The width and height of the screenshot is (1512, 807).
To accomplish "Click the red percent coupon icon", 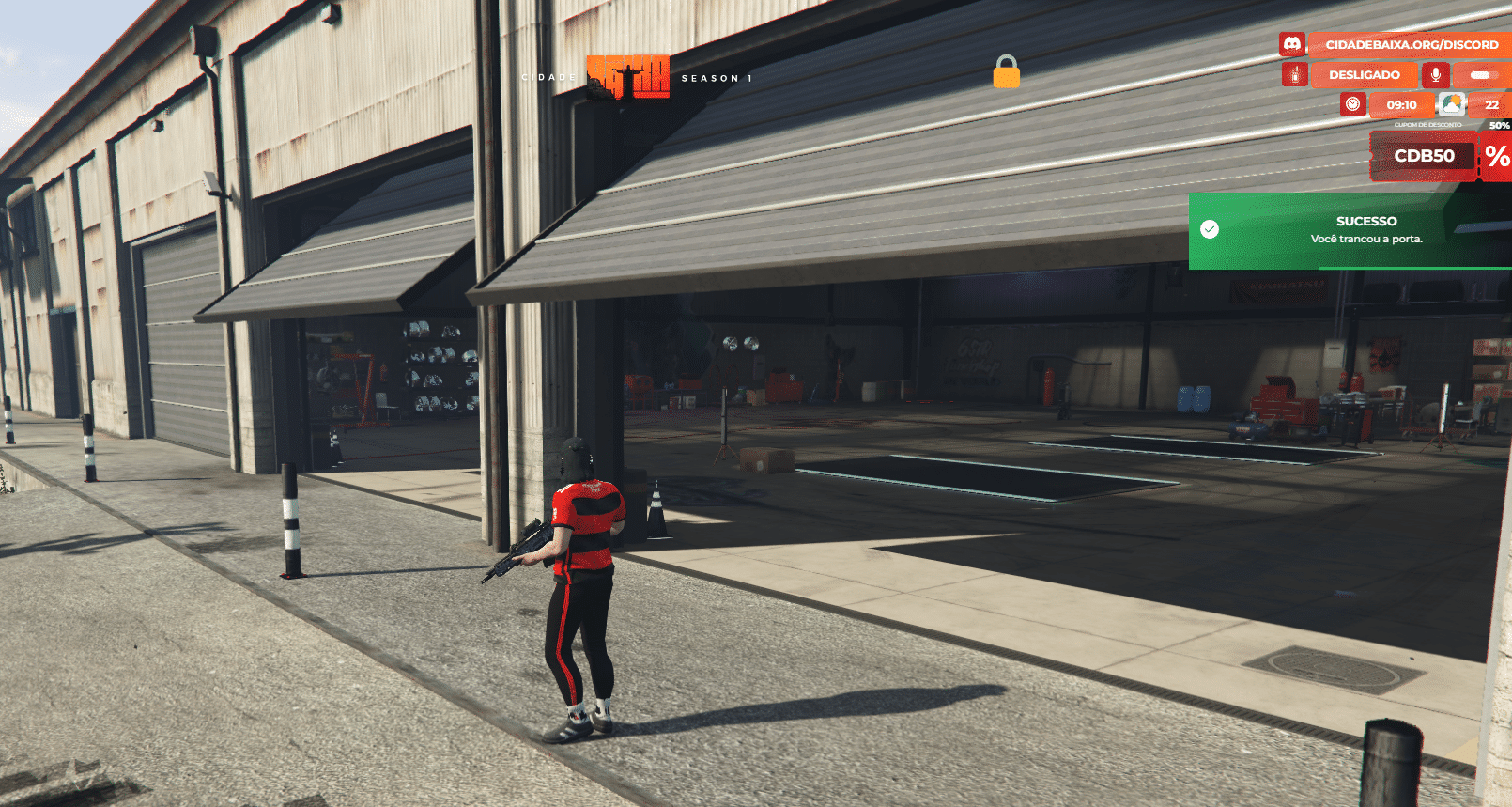I will pyautogui.click(x=1497, y=156).
